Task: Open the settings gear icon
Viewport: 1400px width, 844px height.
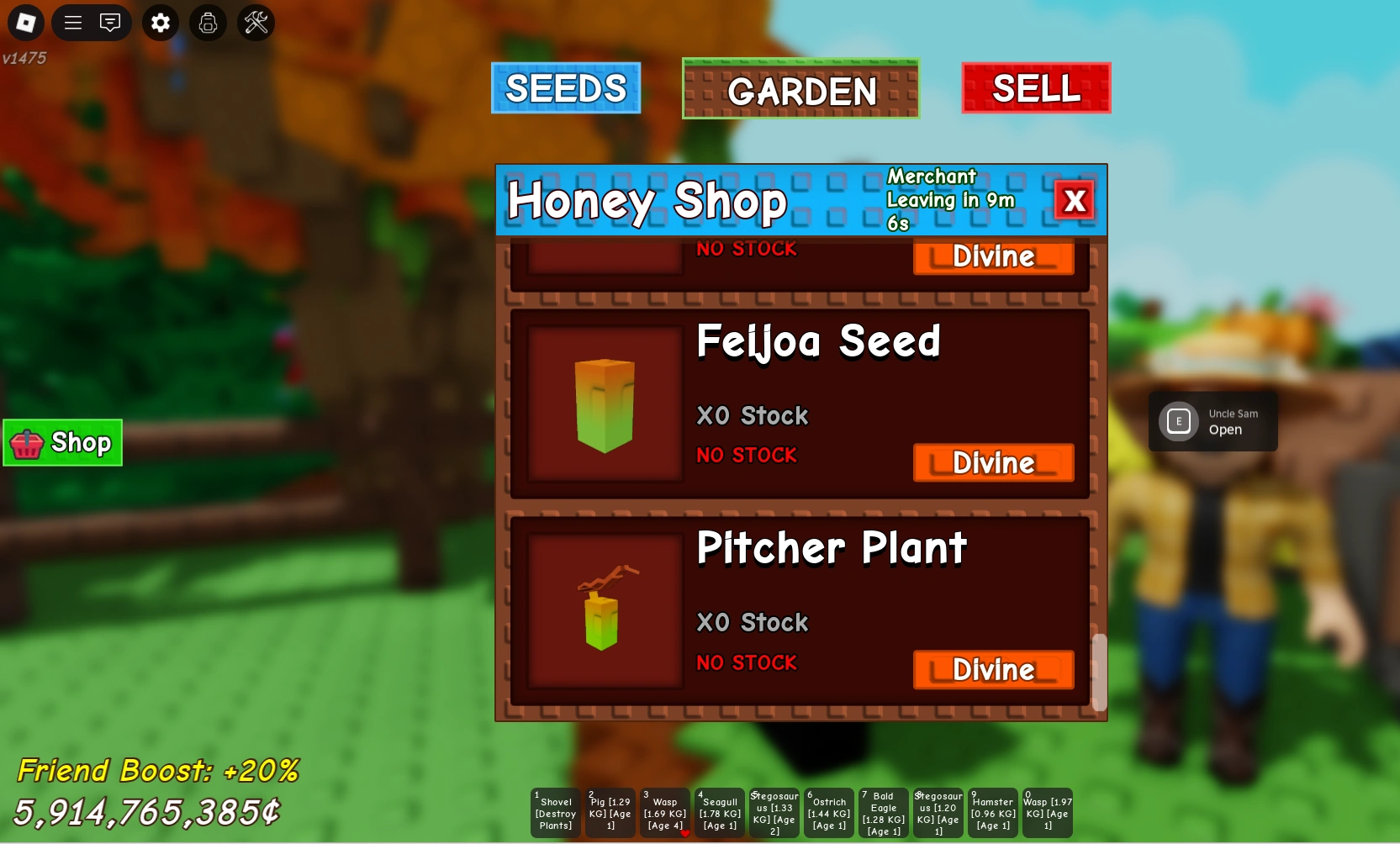Action: coord(161,23)
